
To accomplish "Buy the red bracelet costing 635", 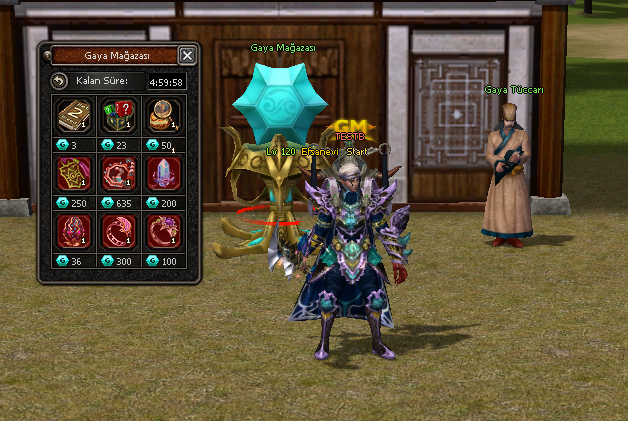I will 117,173.
